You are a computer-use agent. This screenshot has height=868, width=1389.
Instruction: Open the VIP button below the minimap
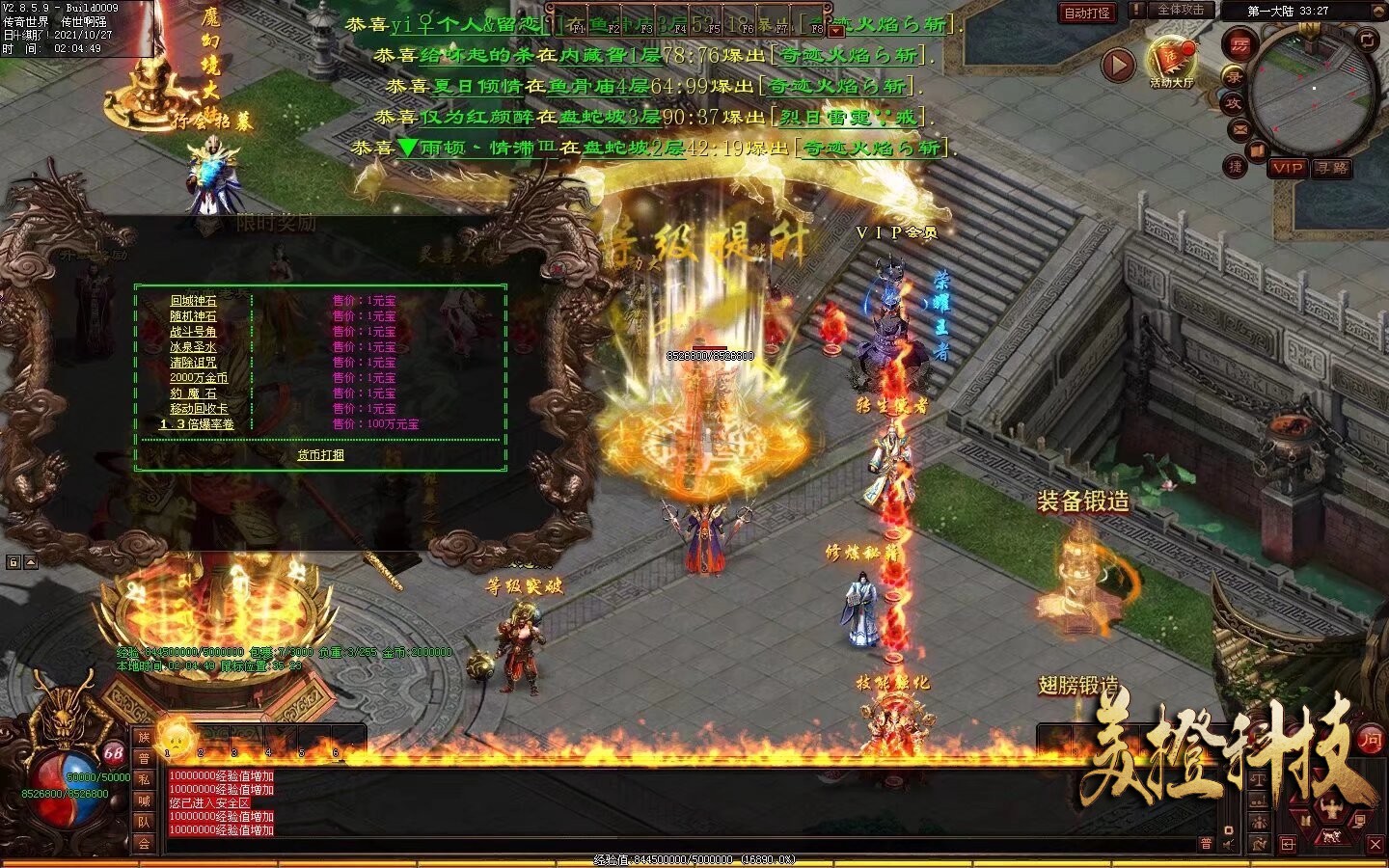pos(1287,168)
